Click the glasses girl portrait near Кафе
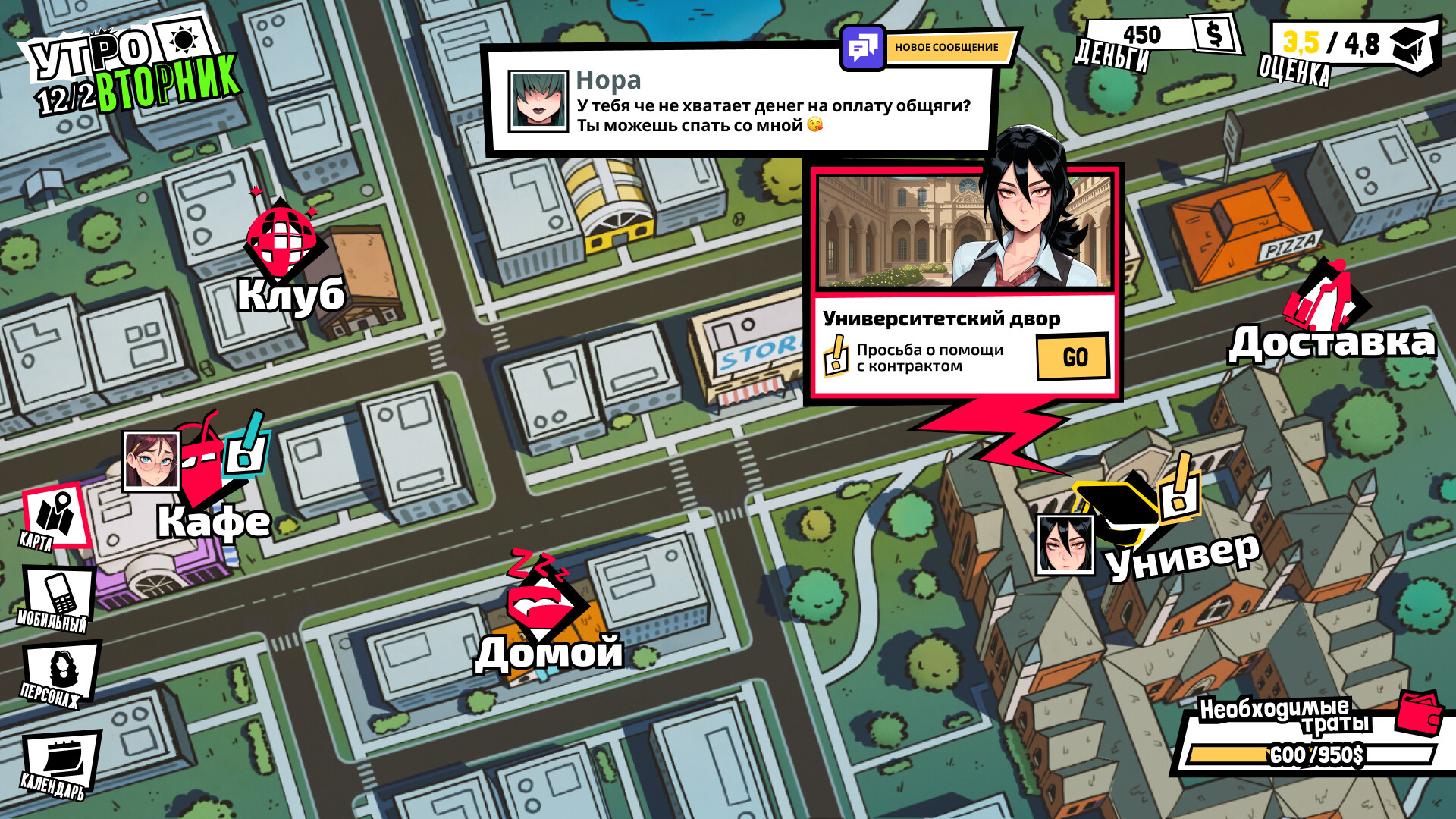The image size is (1456, 819). (x=152, y=461)
